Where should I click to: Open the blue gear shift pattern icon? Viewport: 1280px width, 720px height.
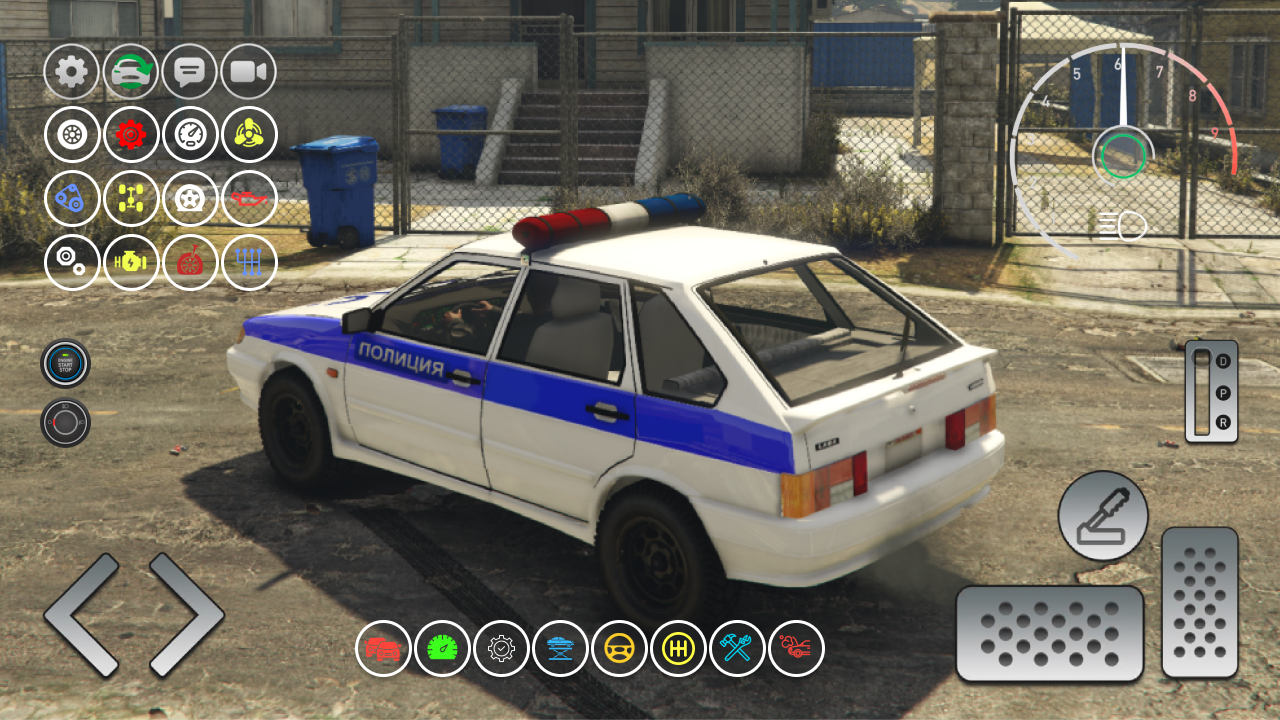(250, 262)
